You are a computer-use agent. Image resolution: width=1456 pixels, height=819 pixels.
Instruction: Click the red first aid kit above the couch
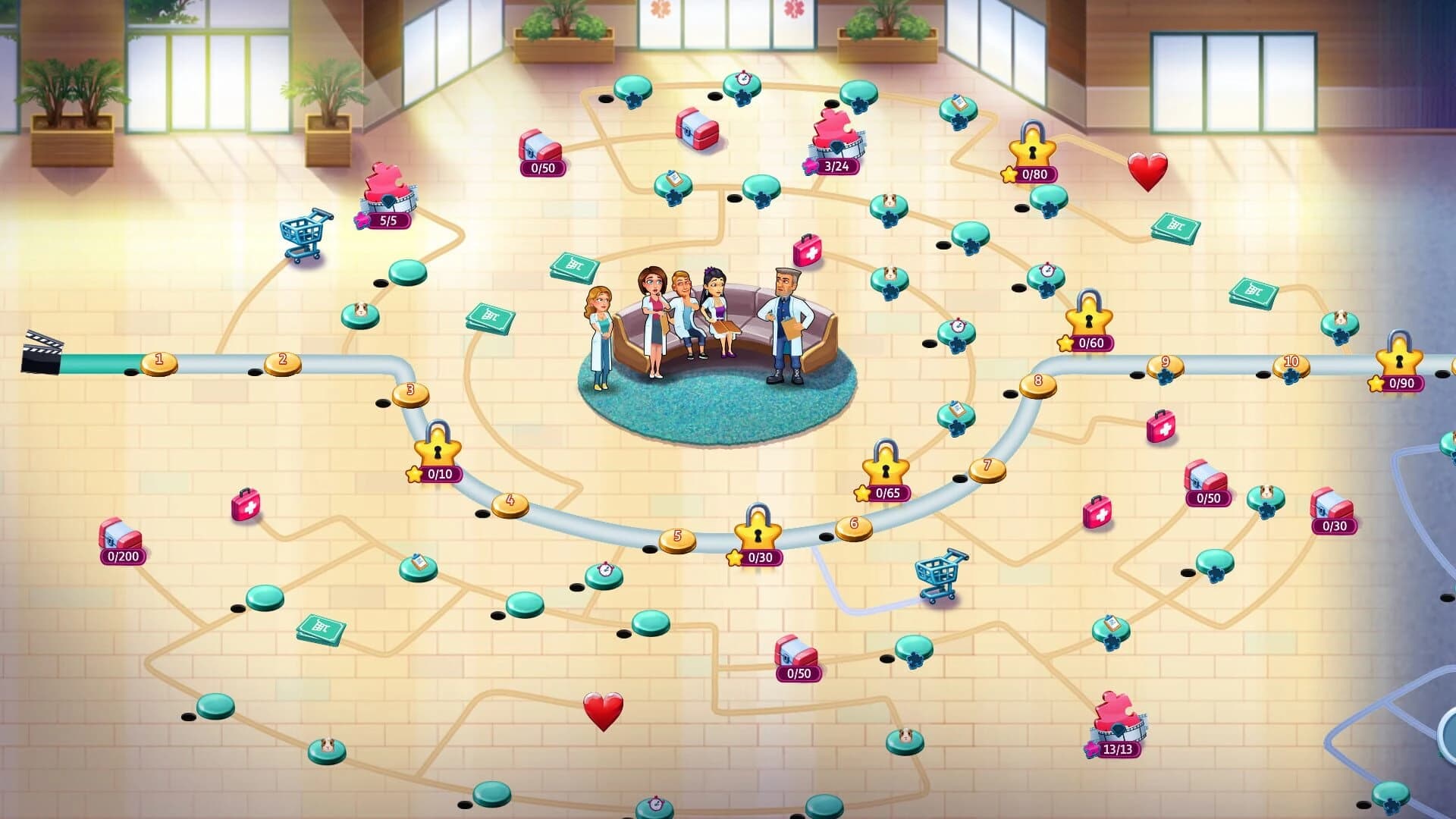(x=808, y=251)
